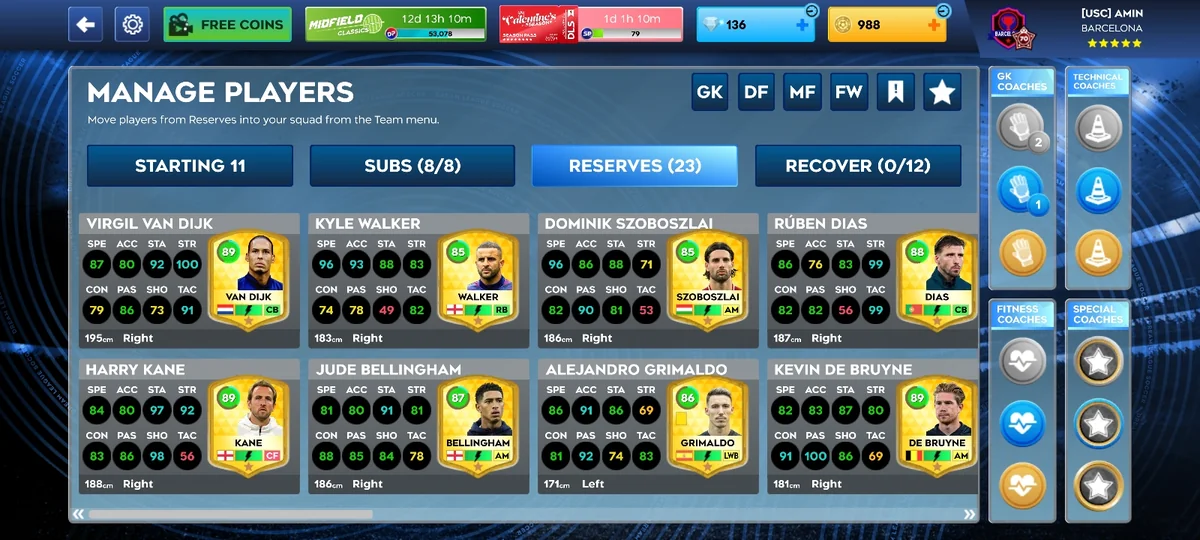Switch to the Subs tab
Viewport: 1200px width, 540px height.
coord(412,166)
